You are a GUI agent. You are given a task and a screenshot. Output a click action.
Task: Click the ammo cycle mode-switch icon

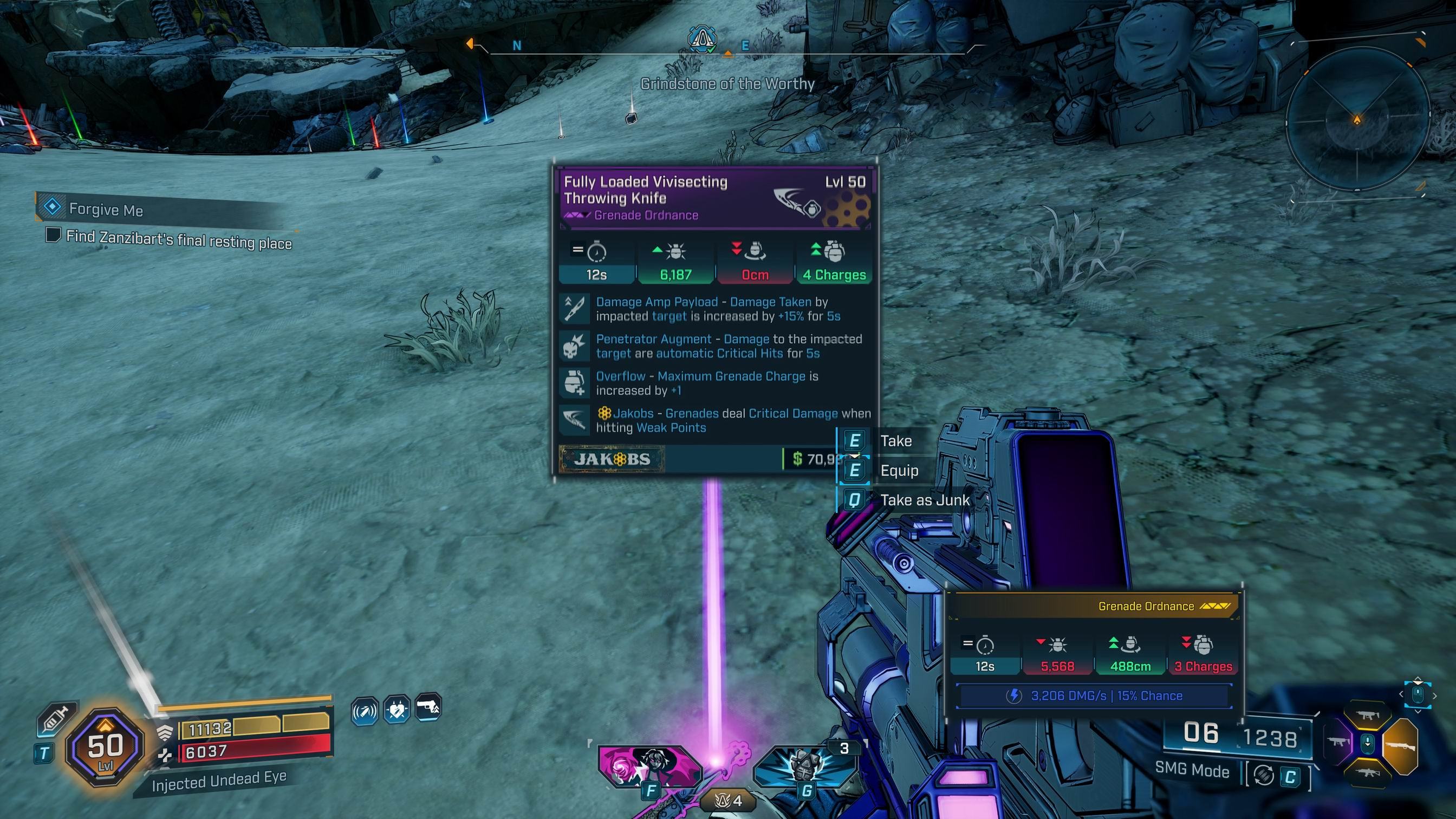(1264, 776)
